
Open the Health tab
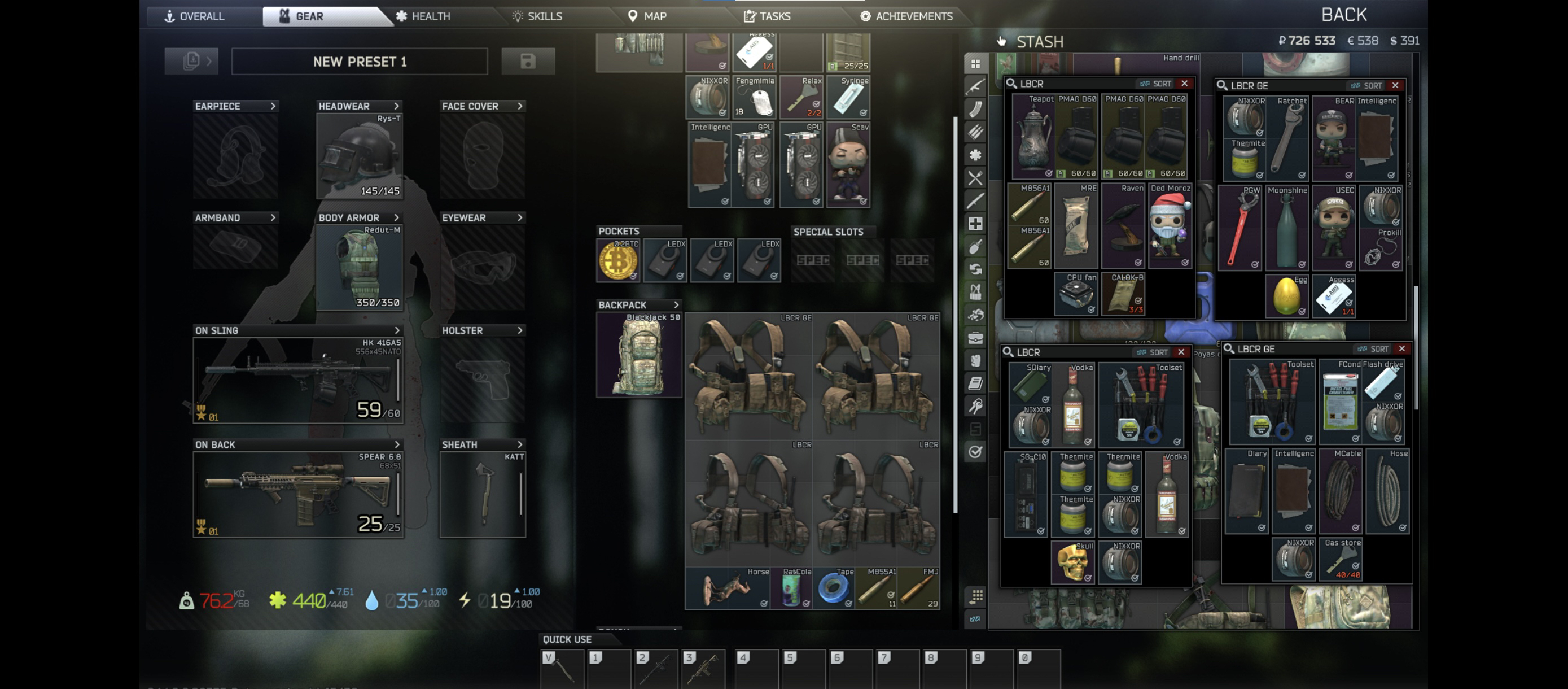pyautogui.click(x=424, y=16)
